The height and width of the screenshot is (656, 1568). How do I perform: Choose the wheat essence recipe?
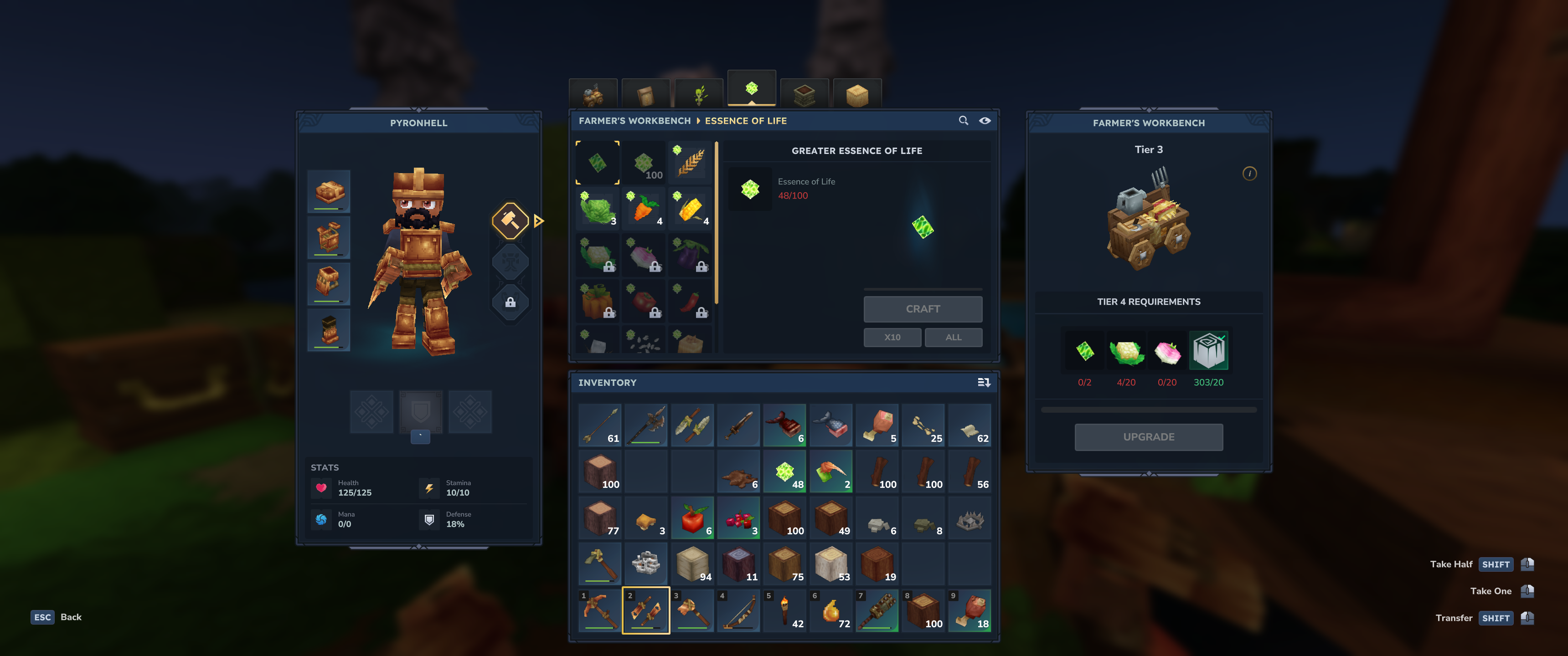(690, 163)
